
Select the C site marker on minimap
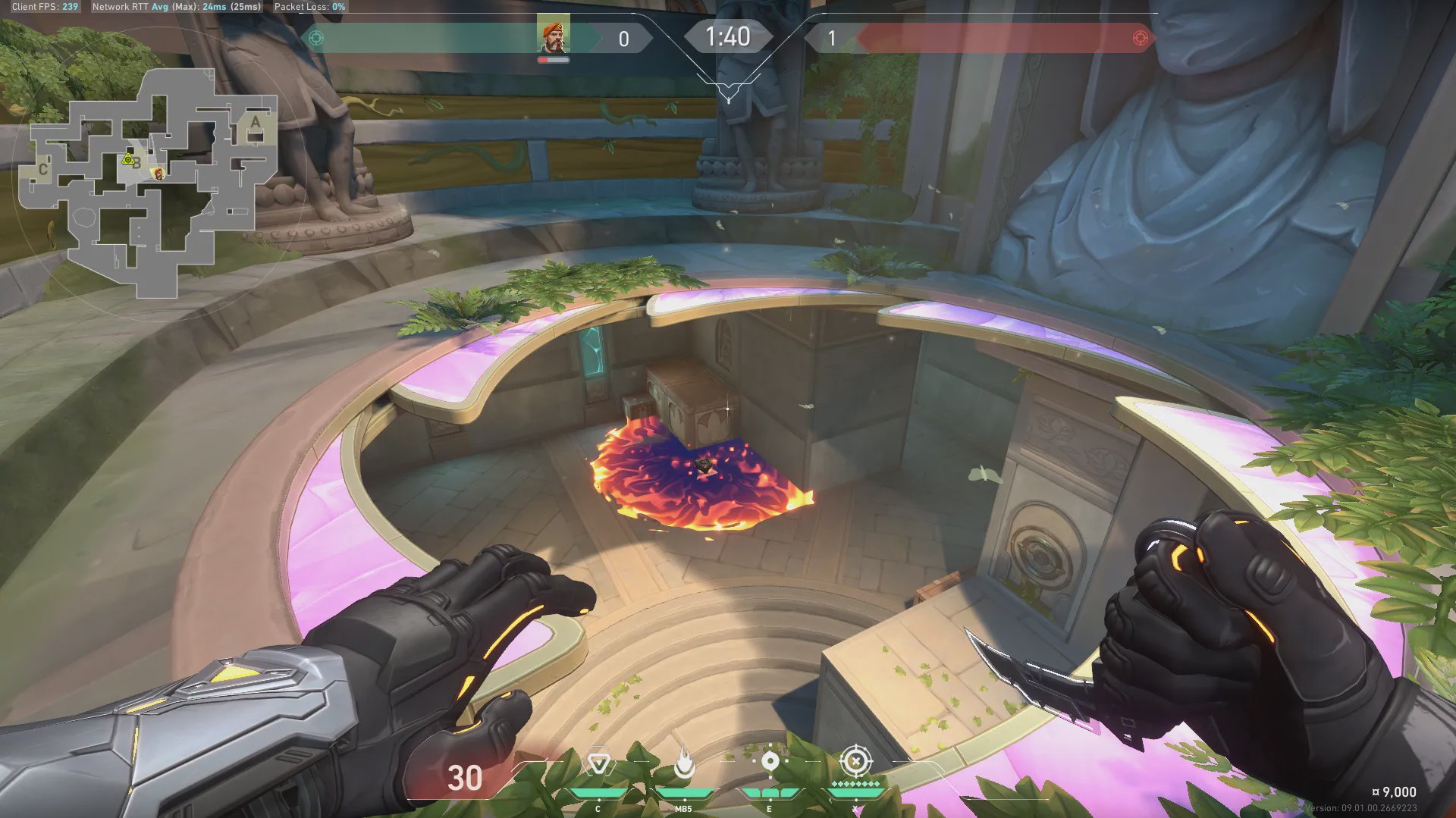coord(43,168)
